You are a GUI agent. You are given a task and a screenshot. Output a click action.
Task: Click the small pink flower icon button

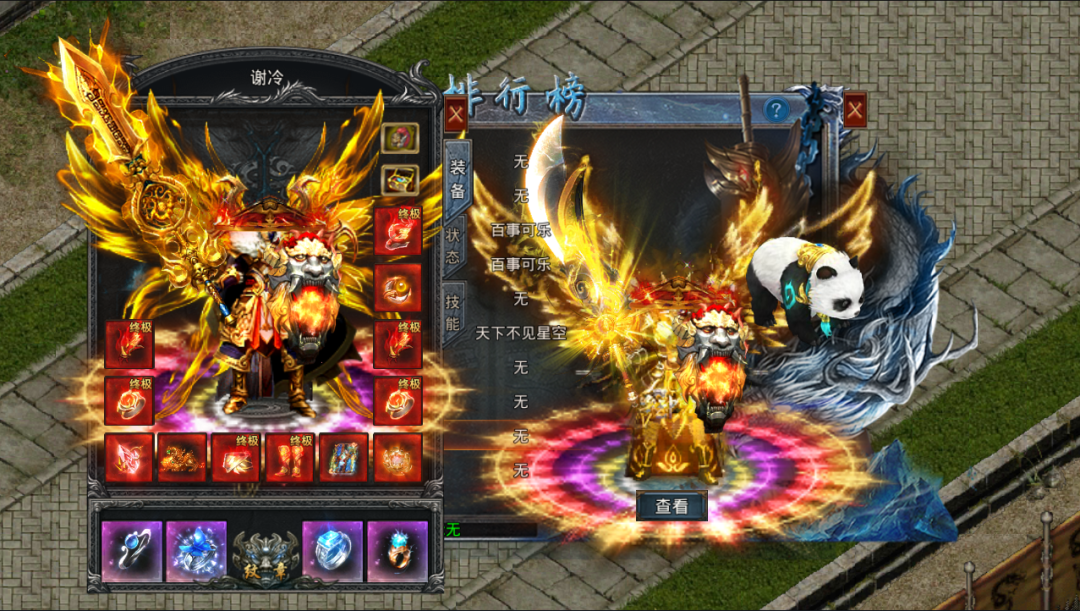pyautogui.click(x=400, y=137)
